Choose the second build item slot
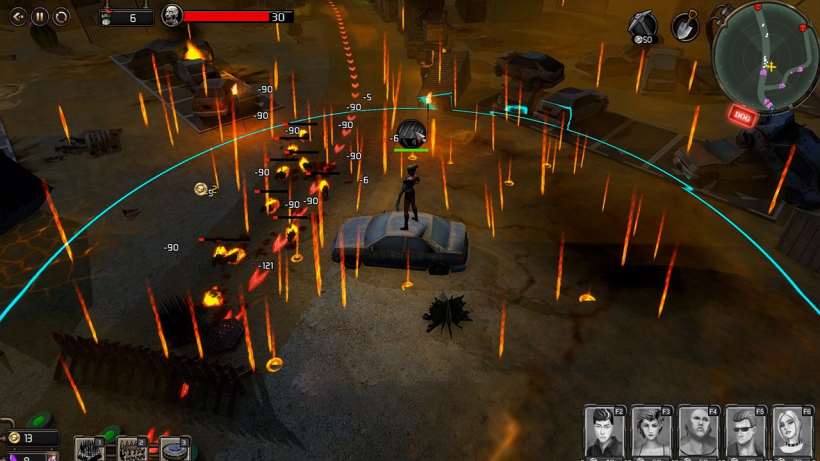Image resolution: width=820 pixels, height=461 pixels. pos(132,449)
